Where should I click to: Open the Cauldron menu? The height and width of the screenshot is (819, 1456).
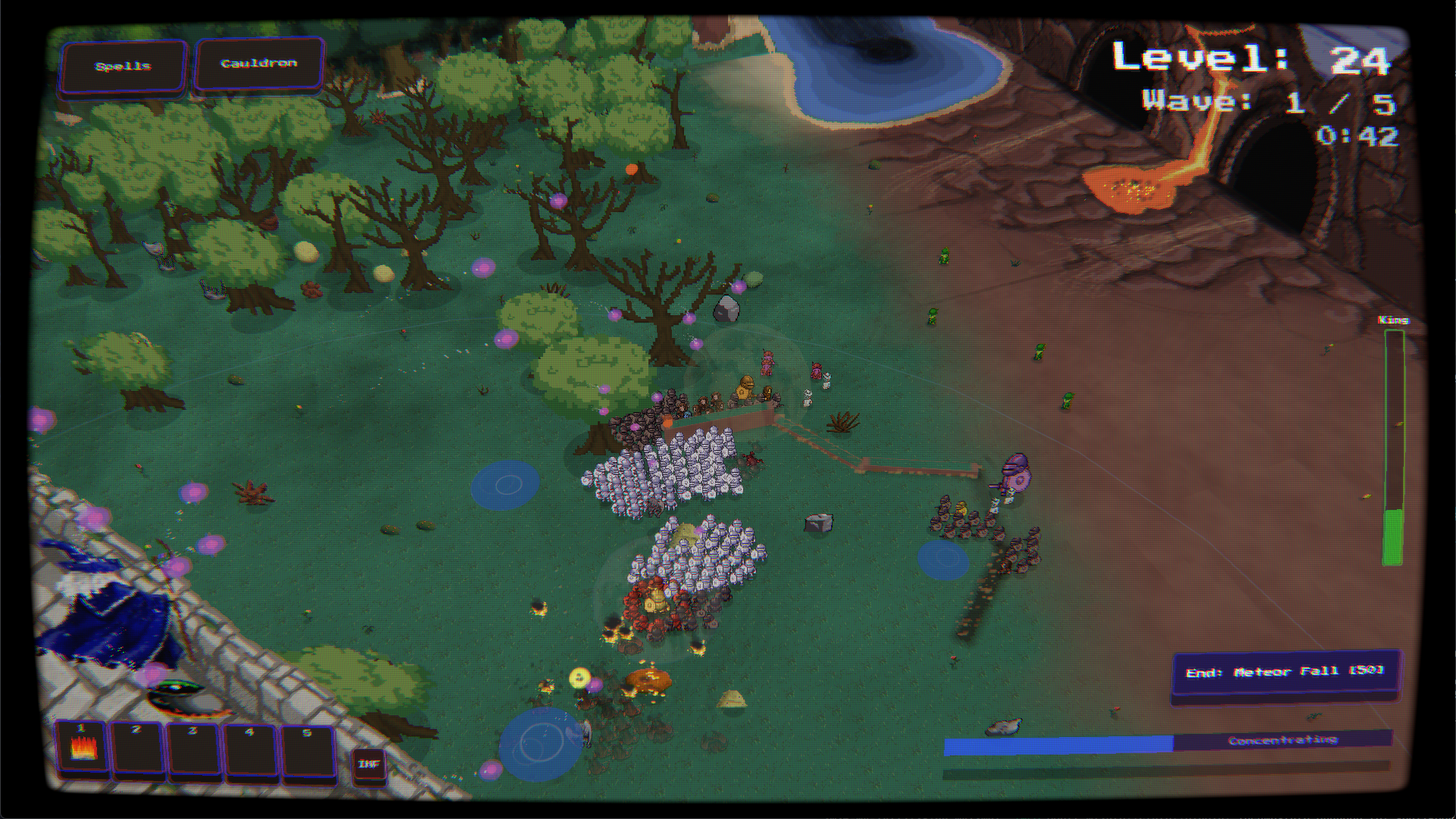[259, 64]
